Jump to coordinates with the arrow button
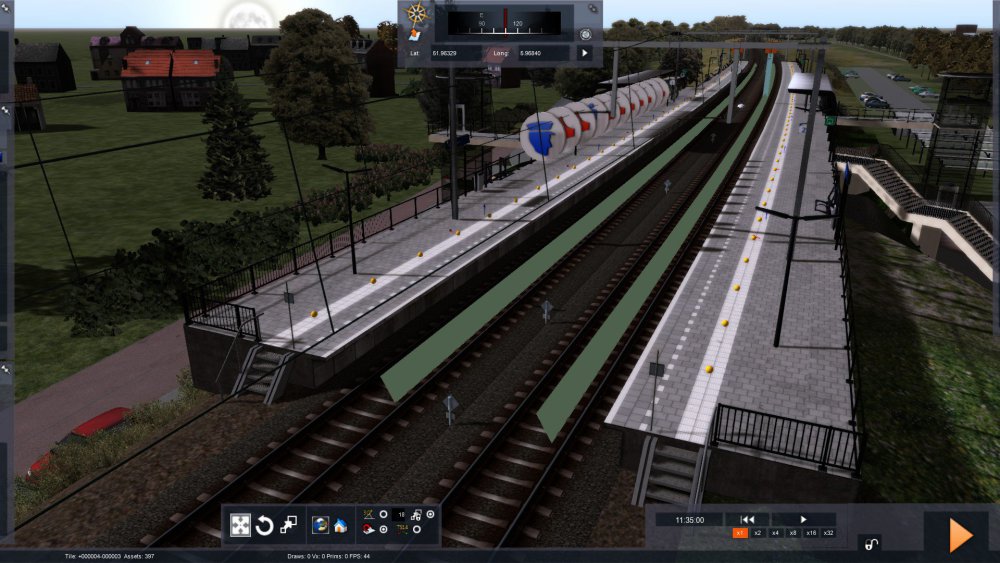1000x563 pixels. [x=585, y=52]
